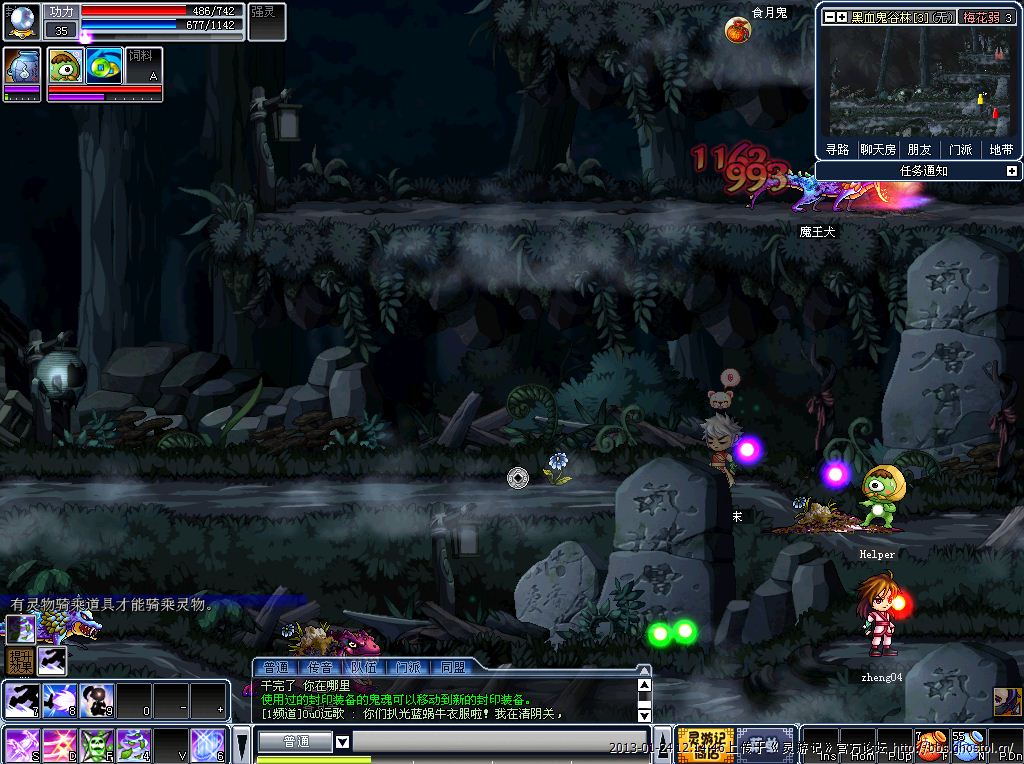Switch to the 队伍 party chat tab
This screenshot has width=1024, height=764.
coord(363,667)
